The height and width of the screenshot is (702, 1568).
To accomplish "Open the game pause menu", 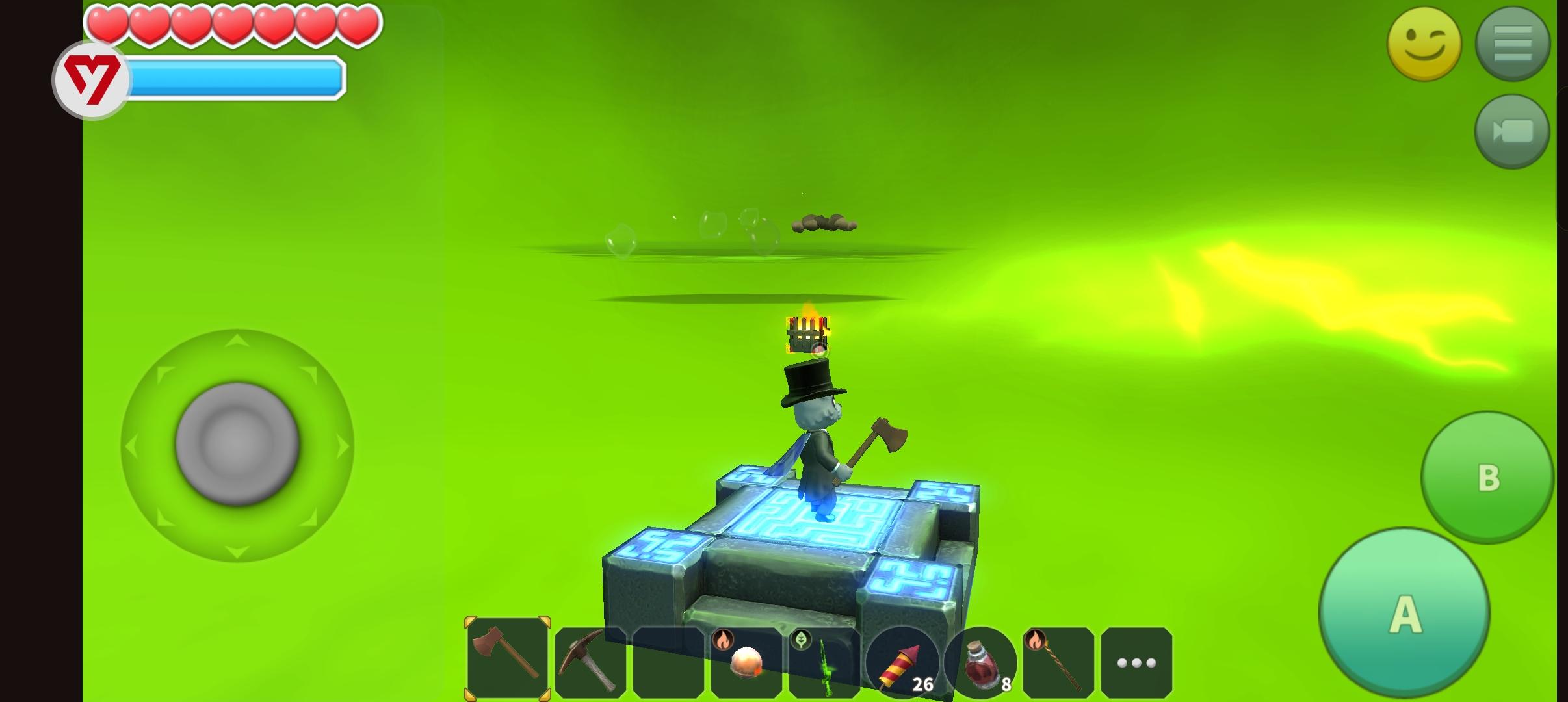I will [x=1512, y=44].
